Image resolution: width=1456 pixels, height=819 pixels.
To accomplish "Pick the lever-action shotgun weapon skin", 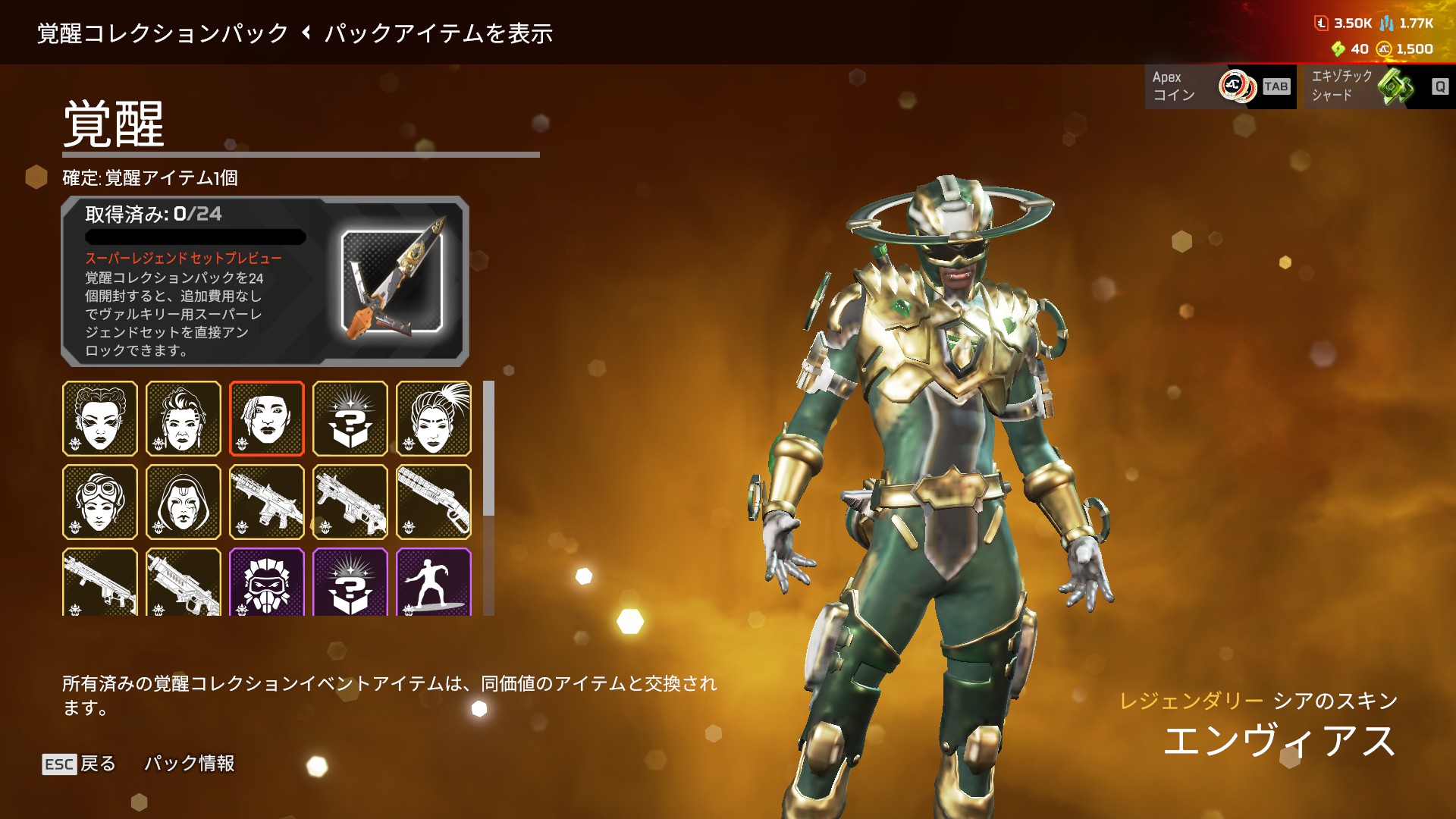I will pyautogui.click(x=434, y=502).
